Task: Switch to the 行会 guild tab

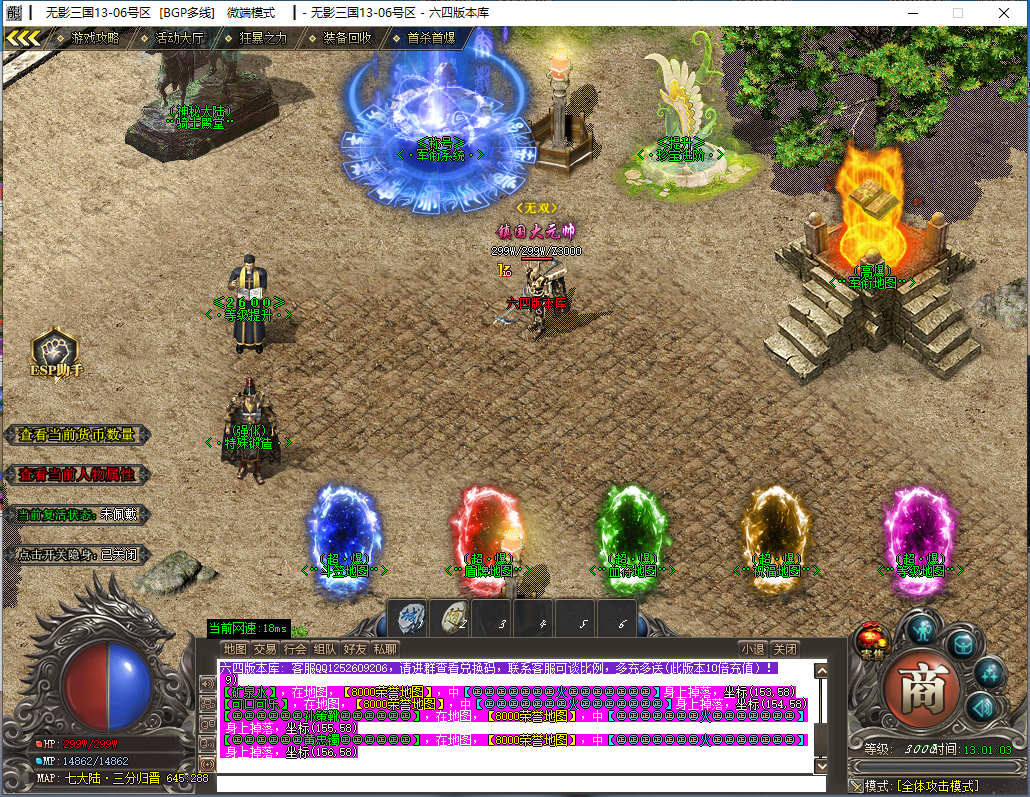Action: coord(295,649)
